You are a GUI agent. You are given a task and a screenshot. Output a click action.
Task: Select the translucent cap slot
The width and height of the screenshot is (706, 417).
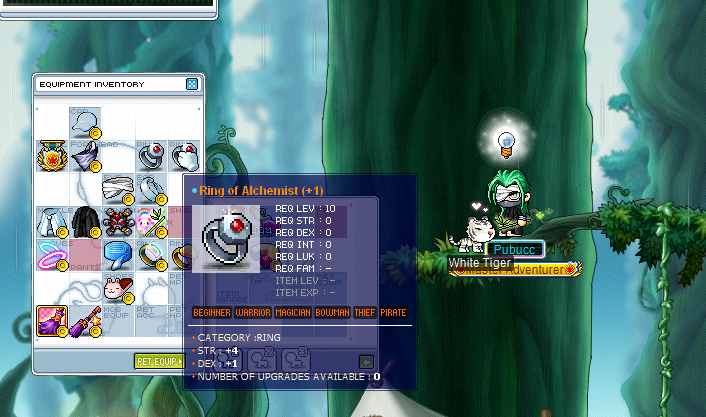click(84, 121)
